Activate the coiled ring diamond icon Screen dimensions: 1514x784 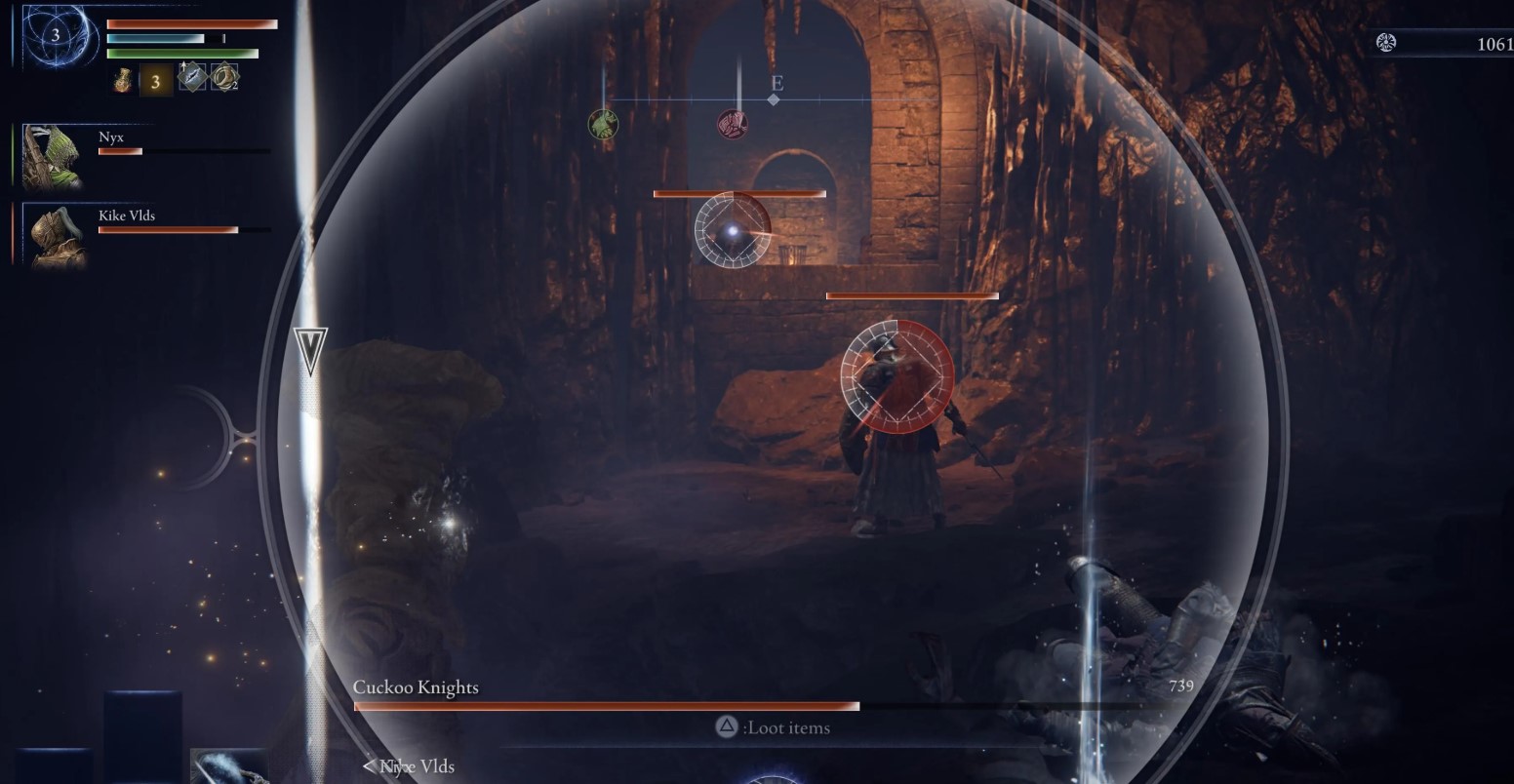(224, 77)
